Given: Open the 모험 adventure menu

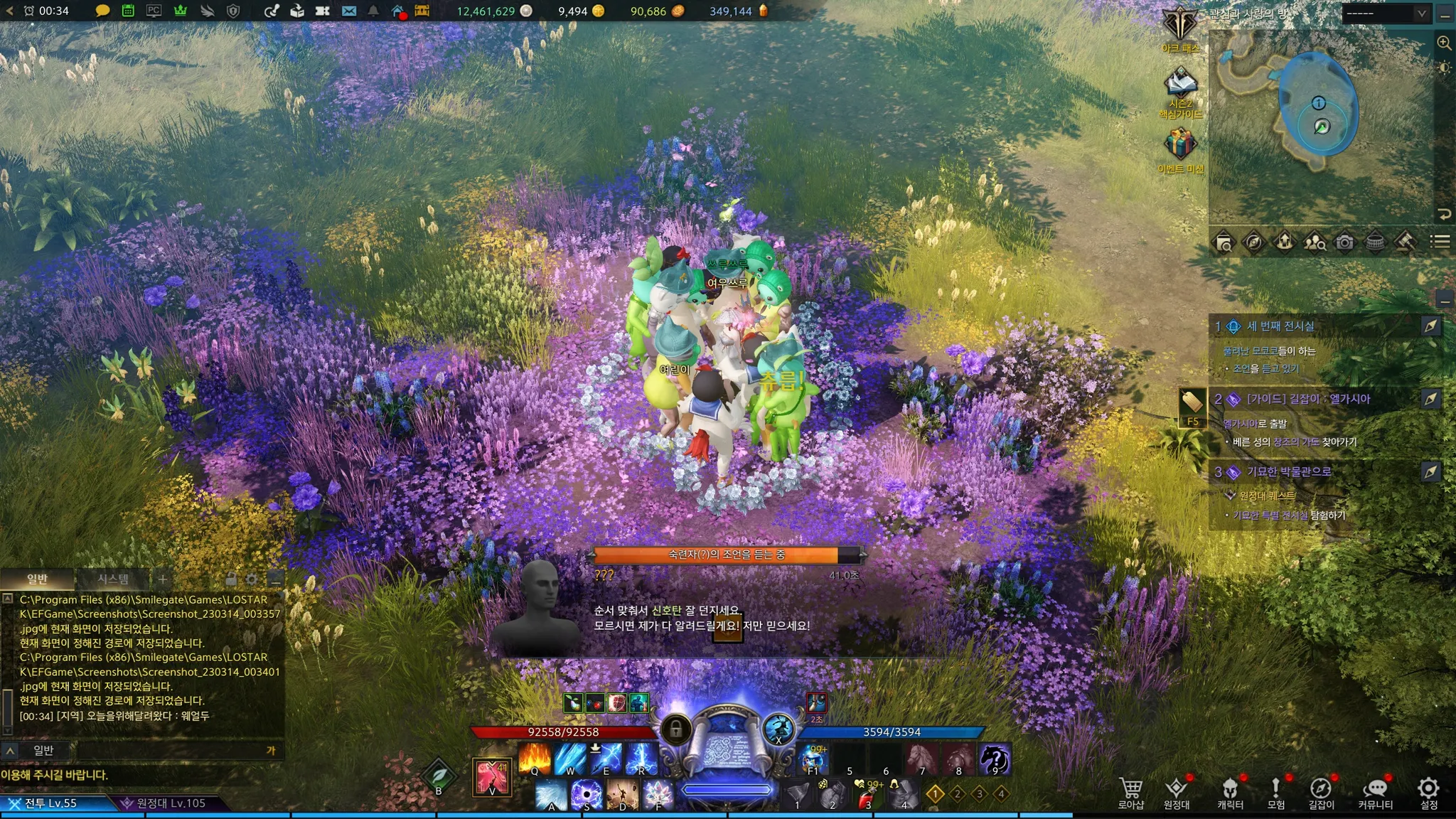Looking at the screenshot, I should pos(1276,793).
